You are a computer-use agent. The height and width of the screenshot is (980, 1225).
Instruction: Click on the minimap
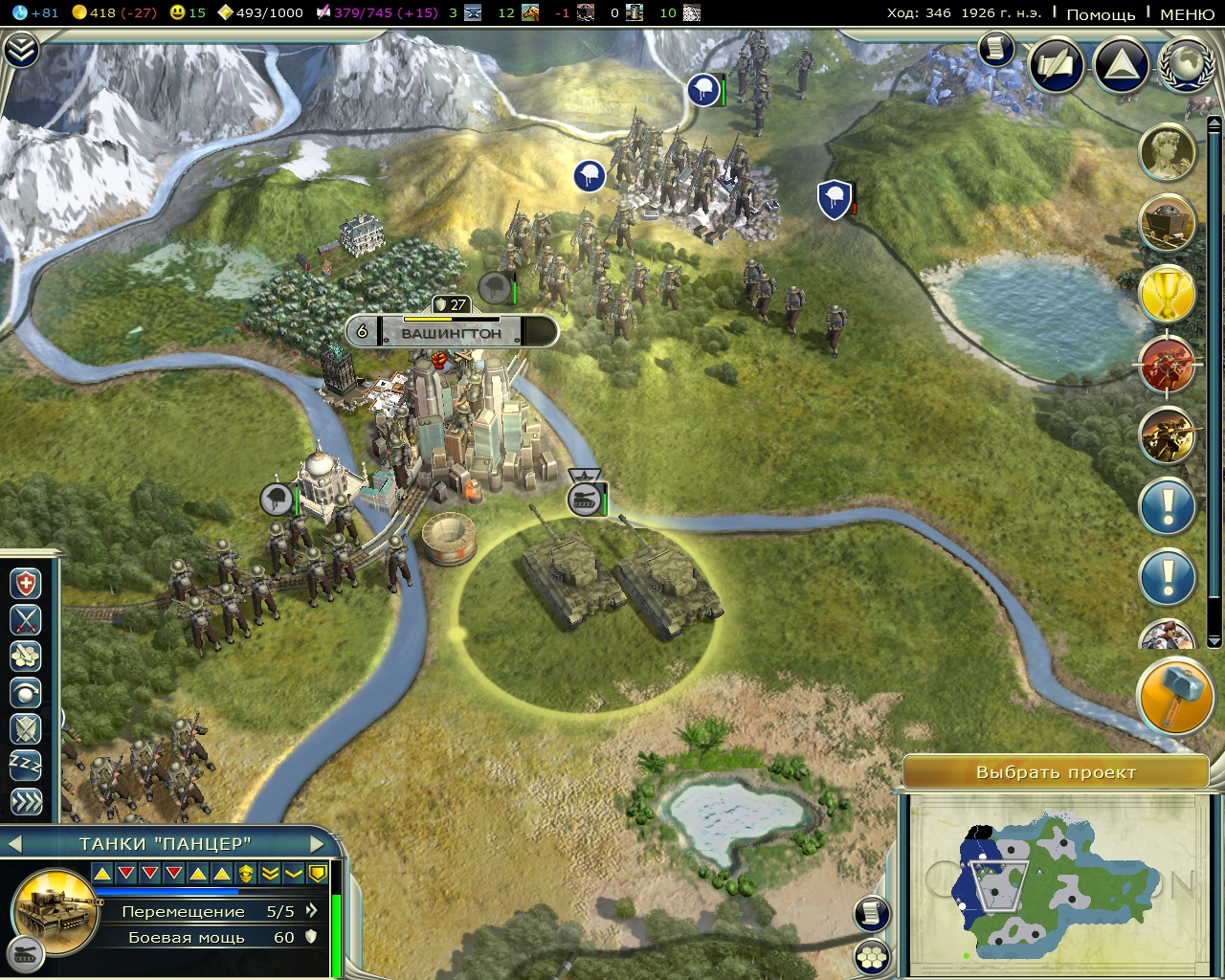pos(1053,880)
